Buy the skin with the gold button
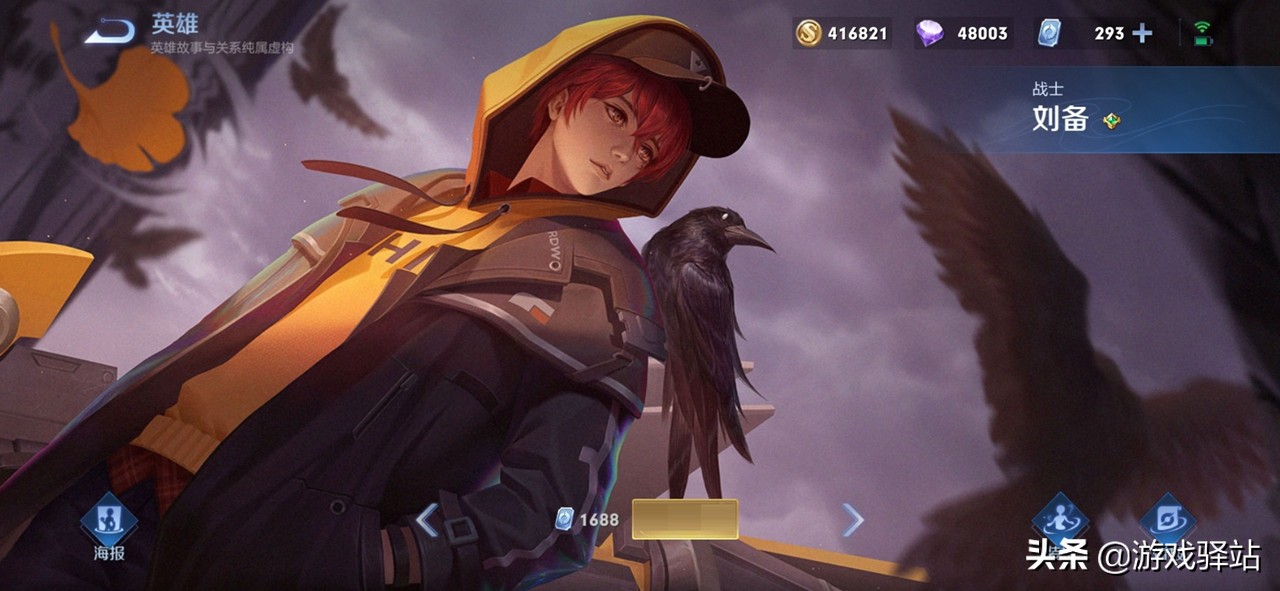The height and width of the screenshot is (591, 1280). tap(685, 520)
